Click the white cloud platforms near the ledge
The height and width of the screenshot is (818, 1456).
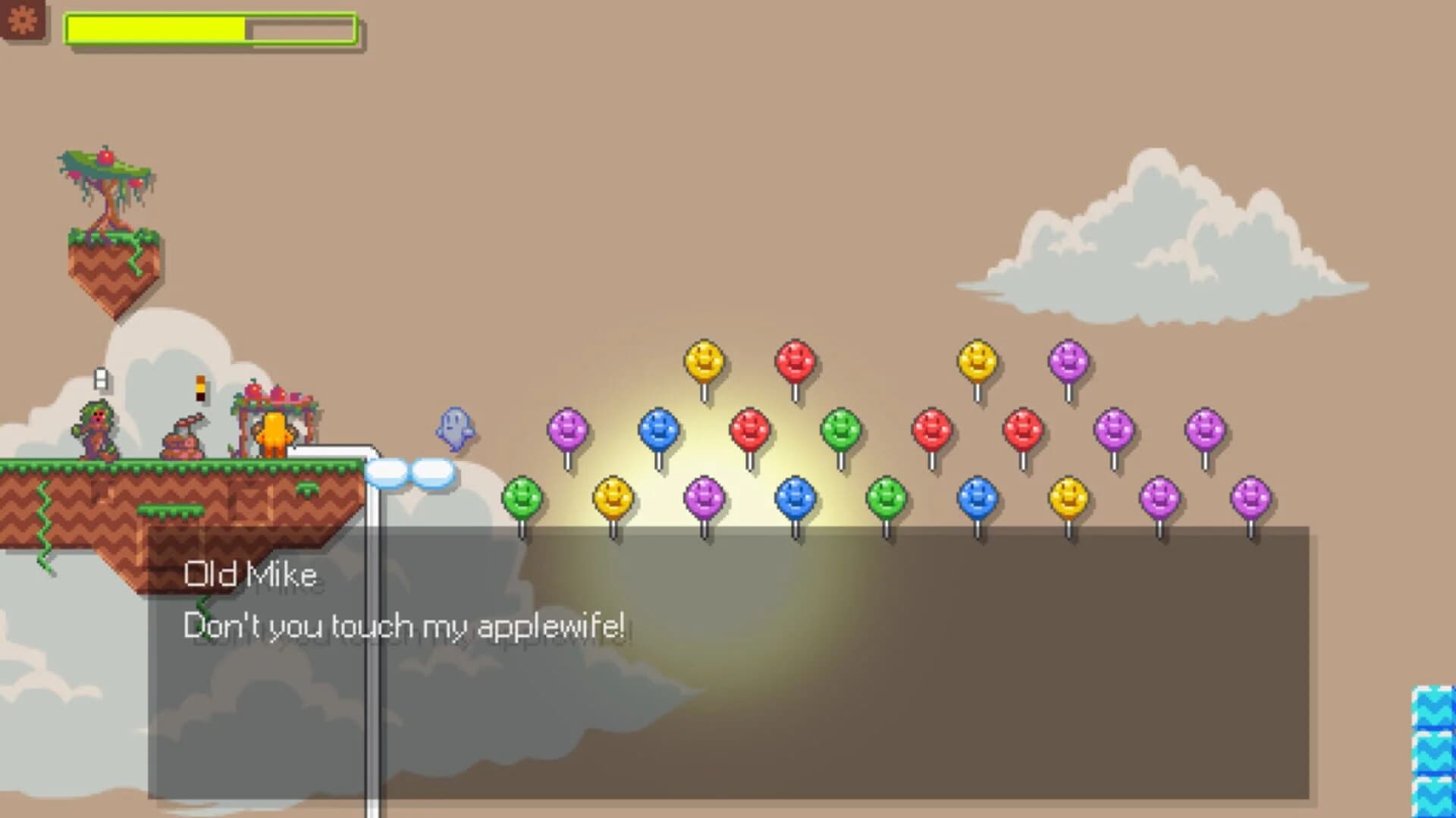coord(409,470)
